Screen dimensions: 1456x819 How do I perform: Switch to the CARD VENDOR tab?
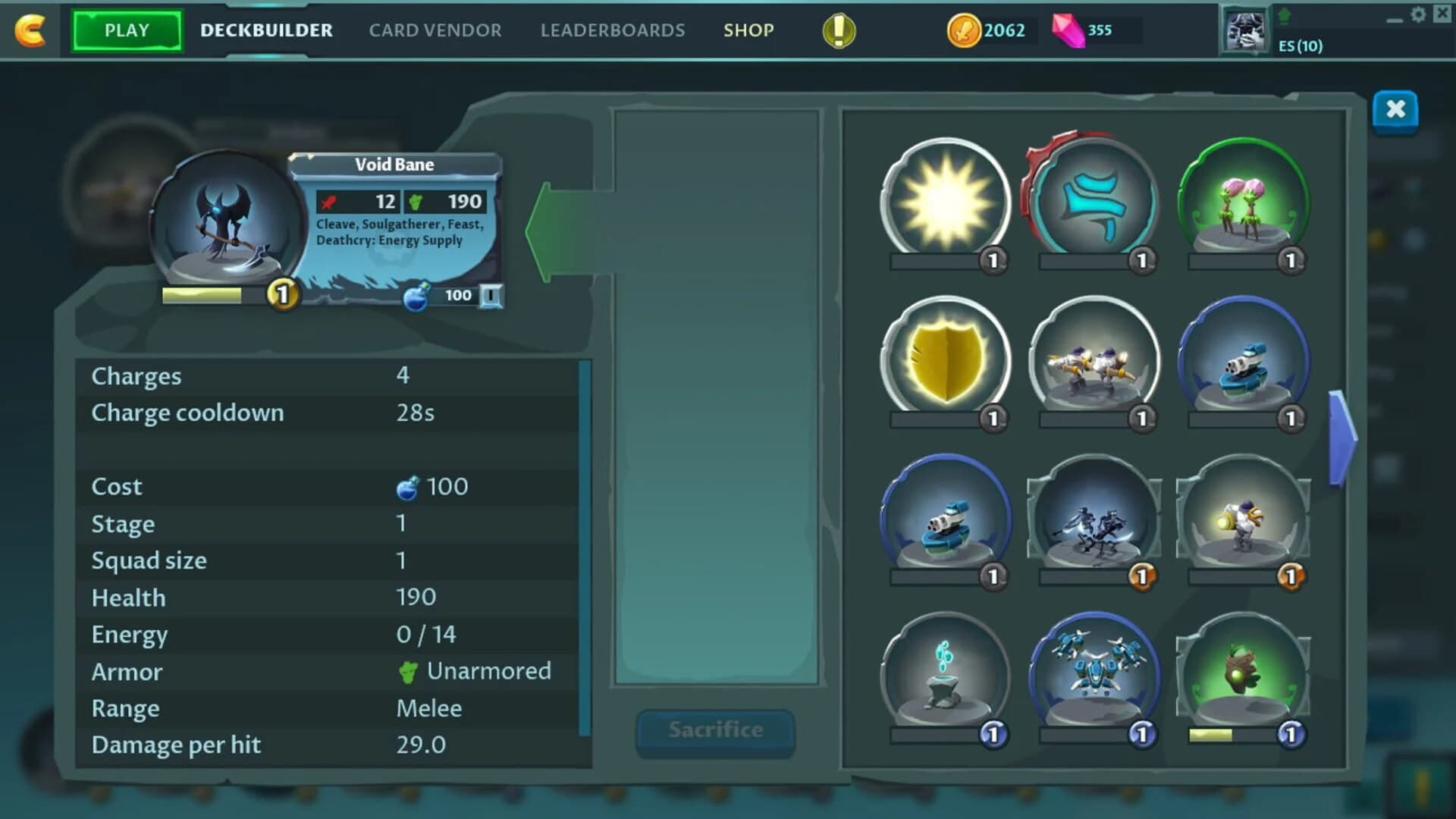click(435, 30)
